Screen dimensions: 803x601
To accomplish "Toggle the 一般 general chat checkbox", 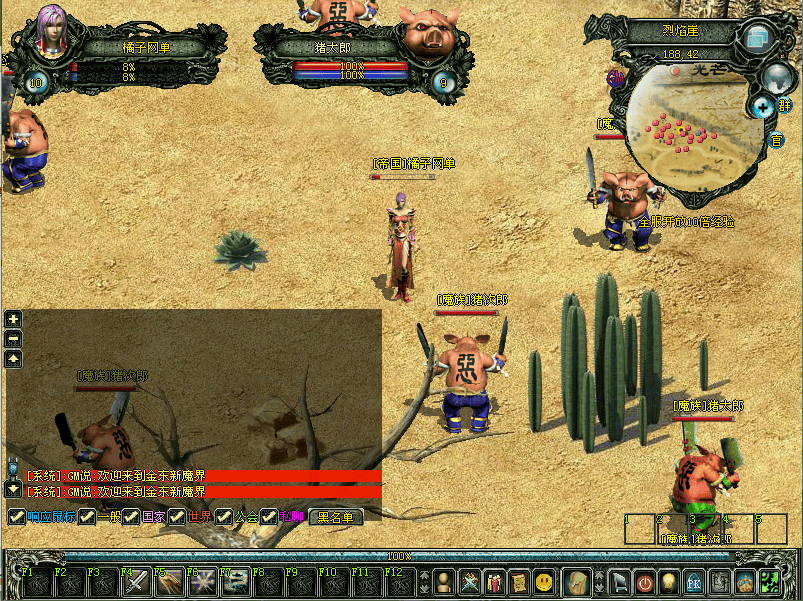I will 88,517.
